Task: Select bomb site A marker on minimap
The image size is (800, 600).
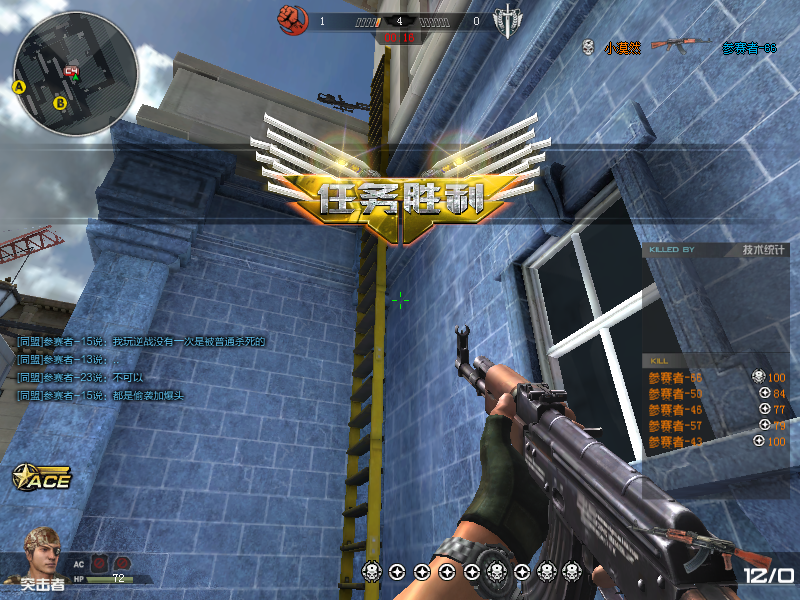Action: click(18, 87)
